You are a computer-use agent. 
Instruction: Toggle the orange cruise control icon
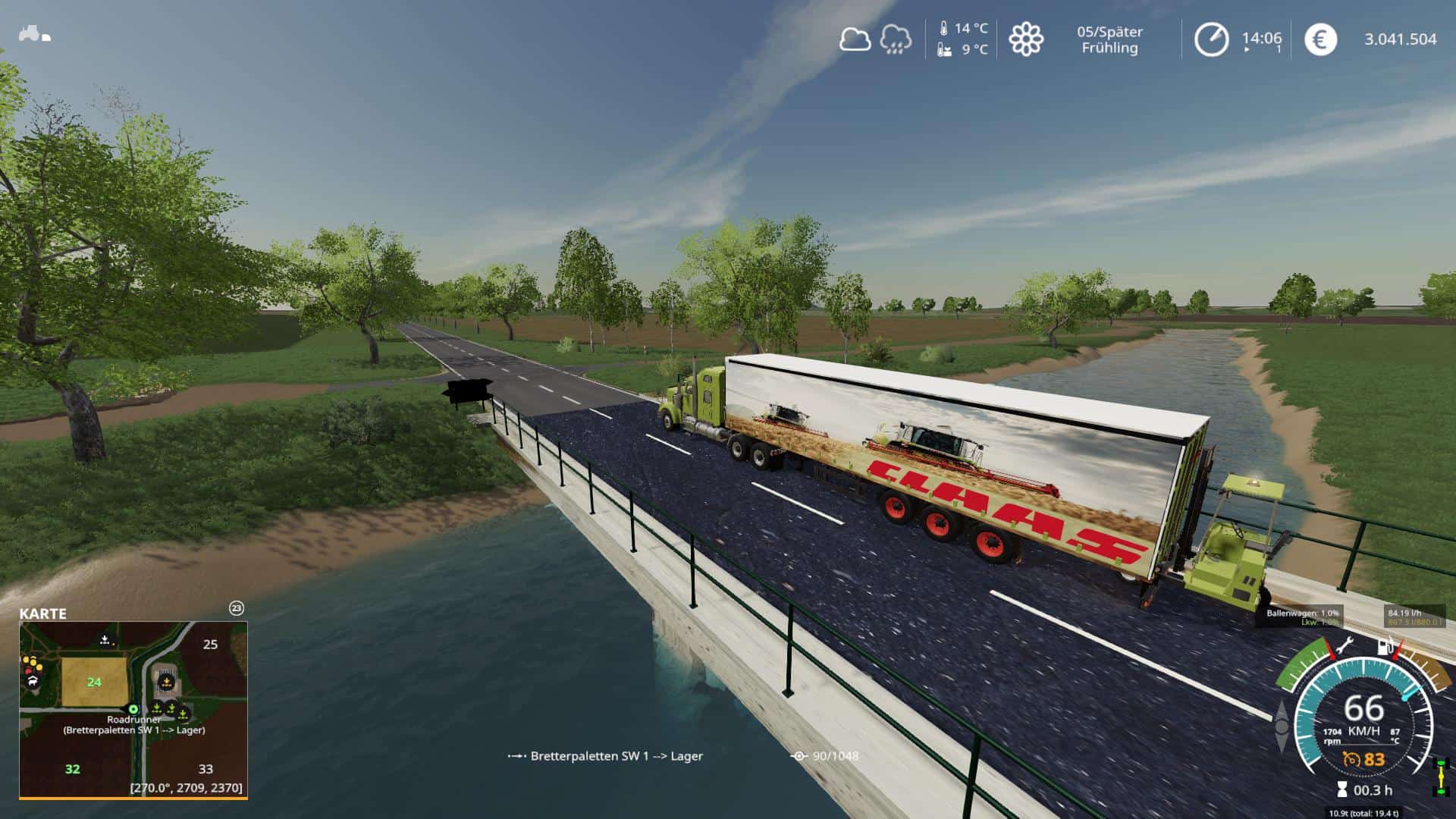(x=1351, y=759)
